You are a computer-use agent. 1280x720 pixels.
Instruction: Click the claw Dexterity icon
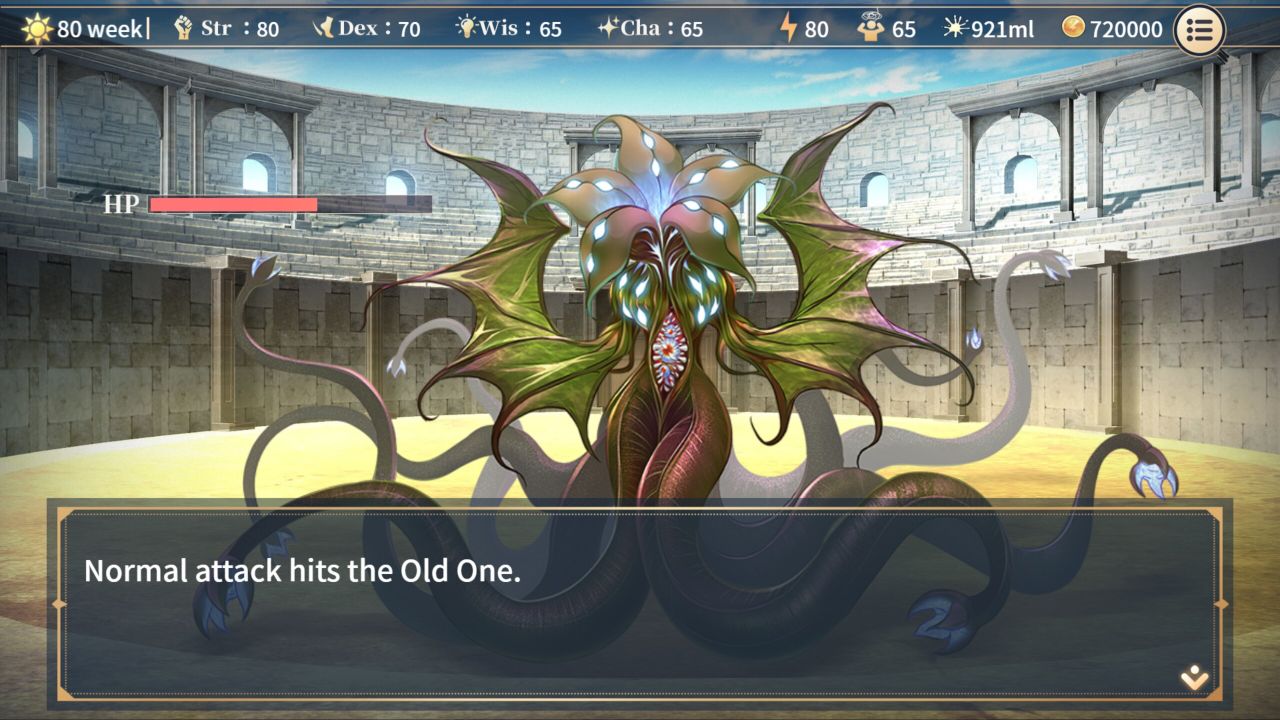(x=326, y=27)
